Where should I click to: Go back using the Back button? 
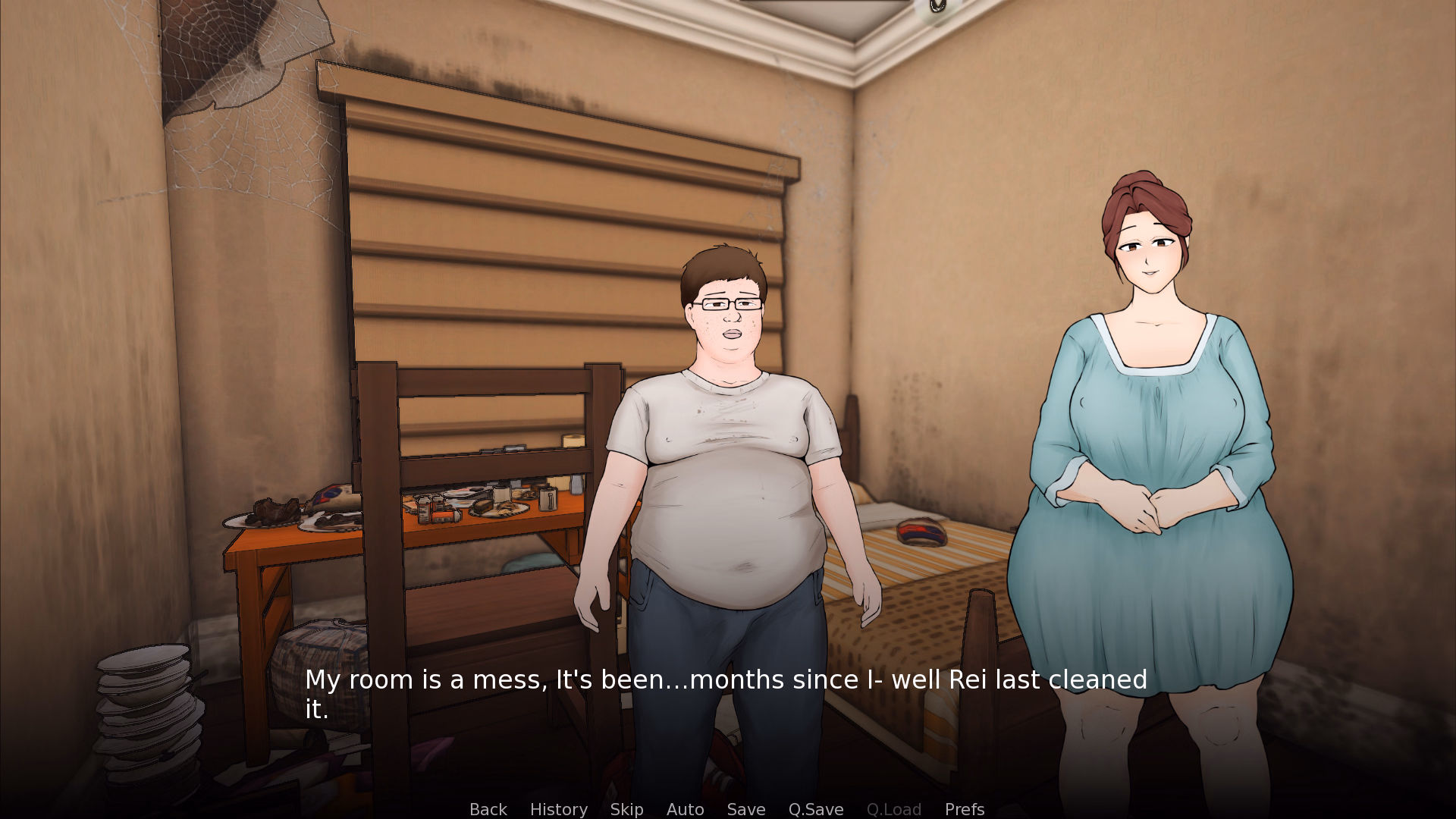pyautogui.click(x=488, y=809)
